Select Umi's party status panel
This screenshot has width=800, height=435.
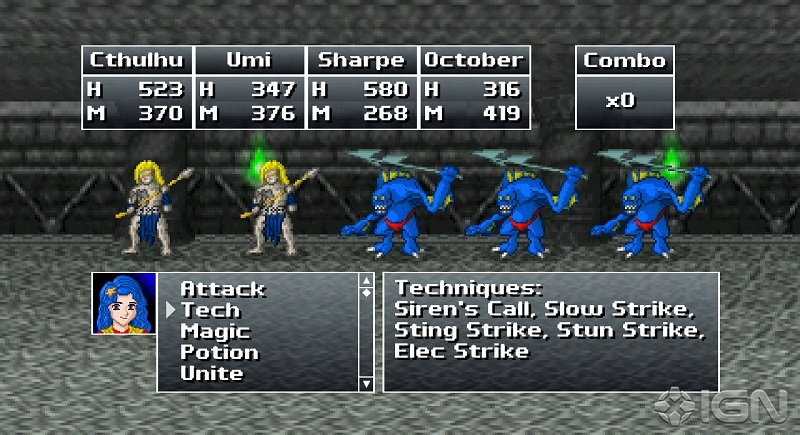coord(249,87)
